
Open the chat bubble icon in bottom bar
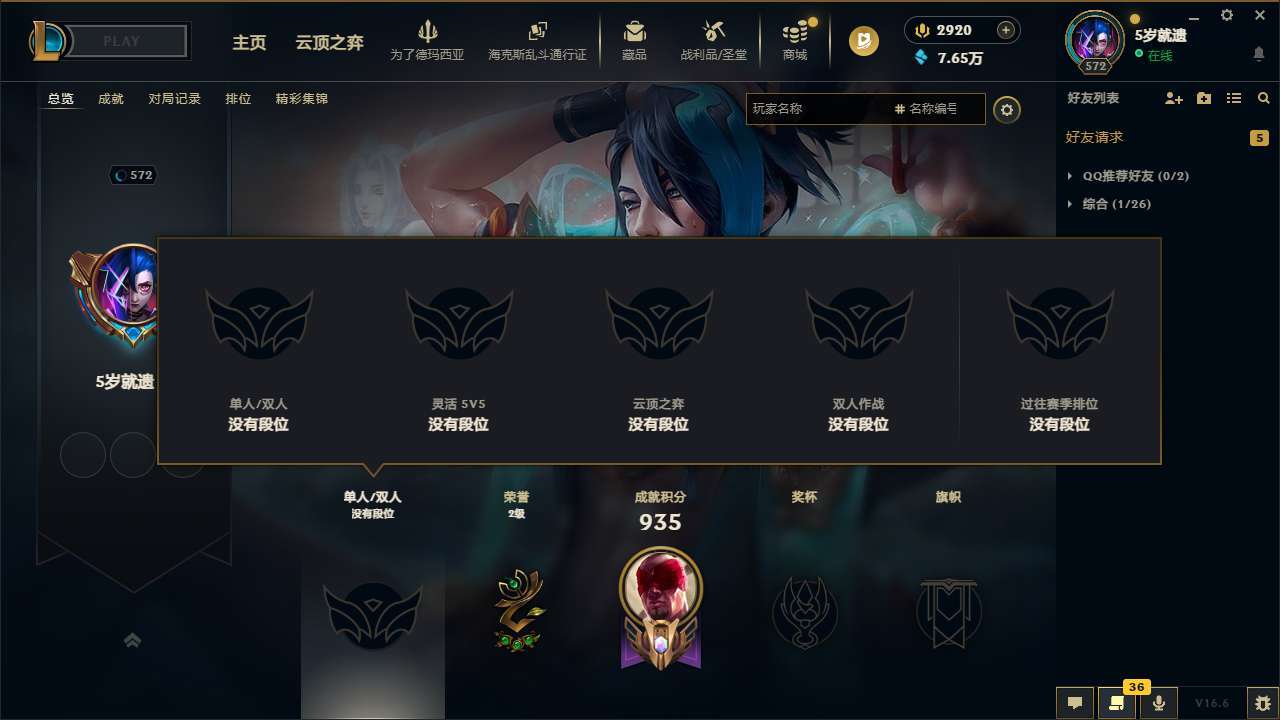click(1074, 703)
